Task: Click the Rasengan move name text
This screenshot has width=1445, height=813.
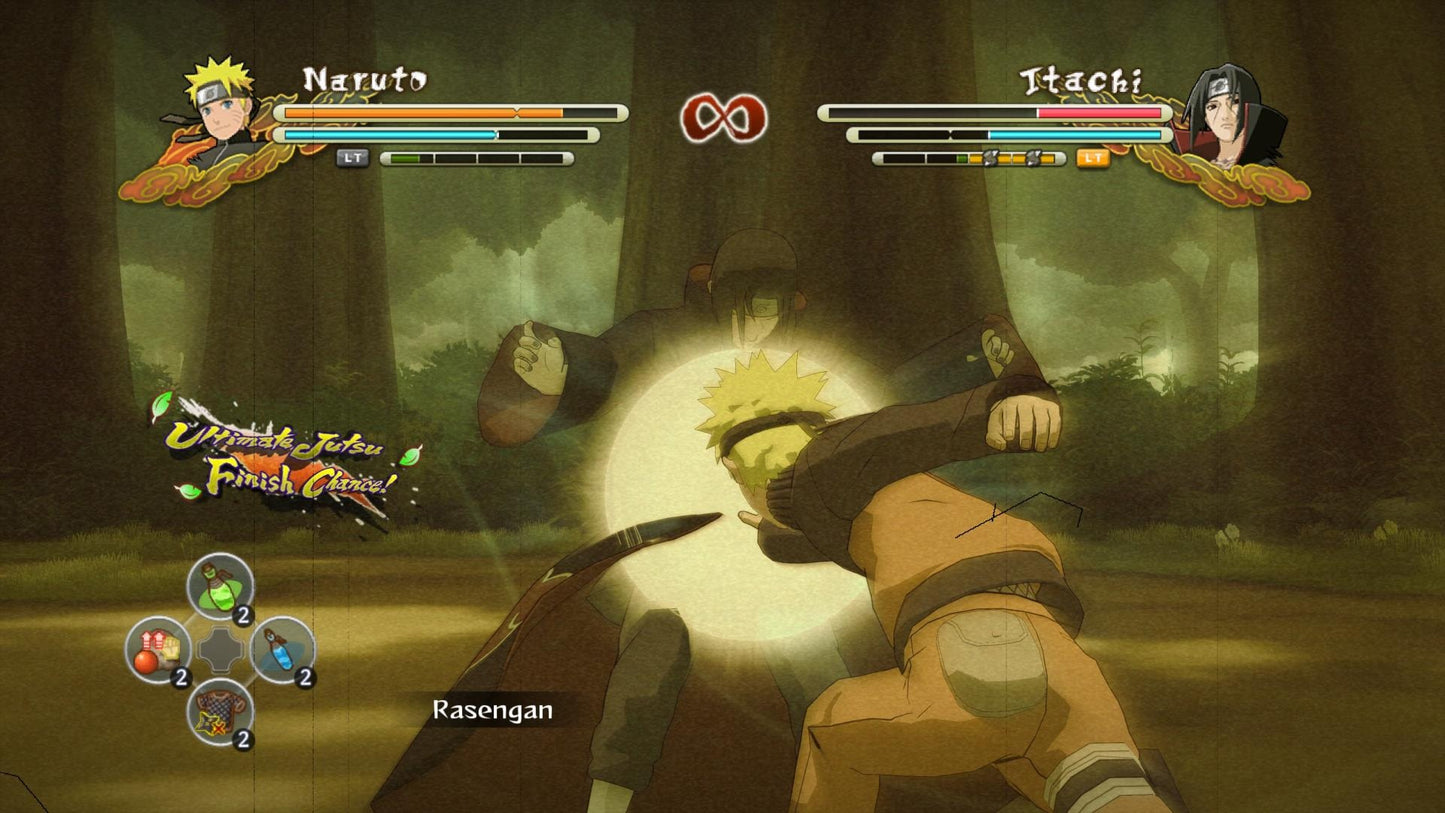Action: 491,713
